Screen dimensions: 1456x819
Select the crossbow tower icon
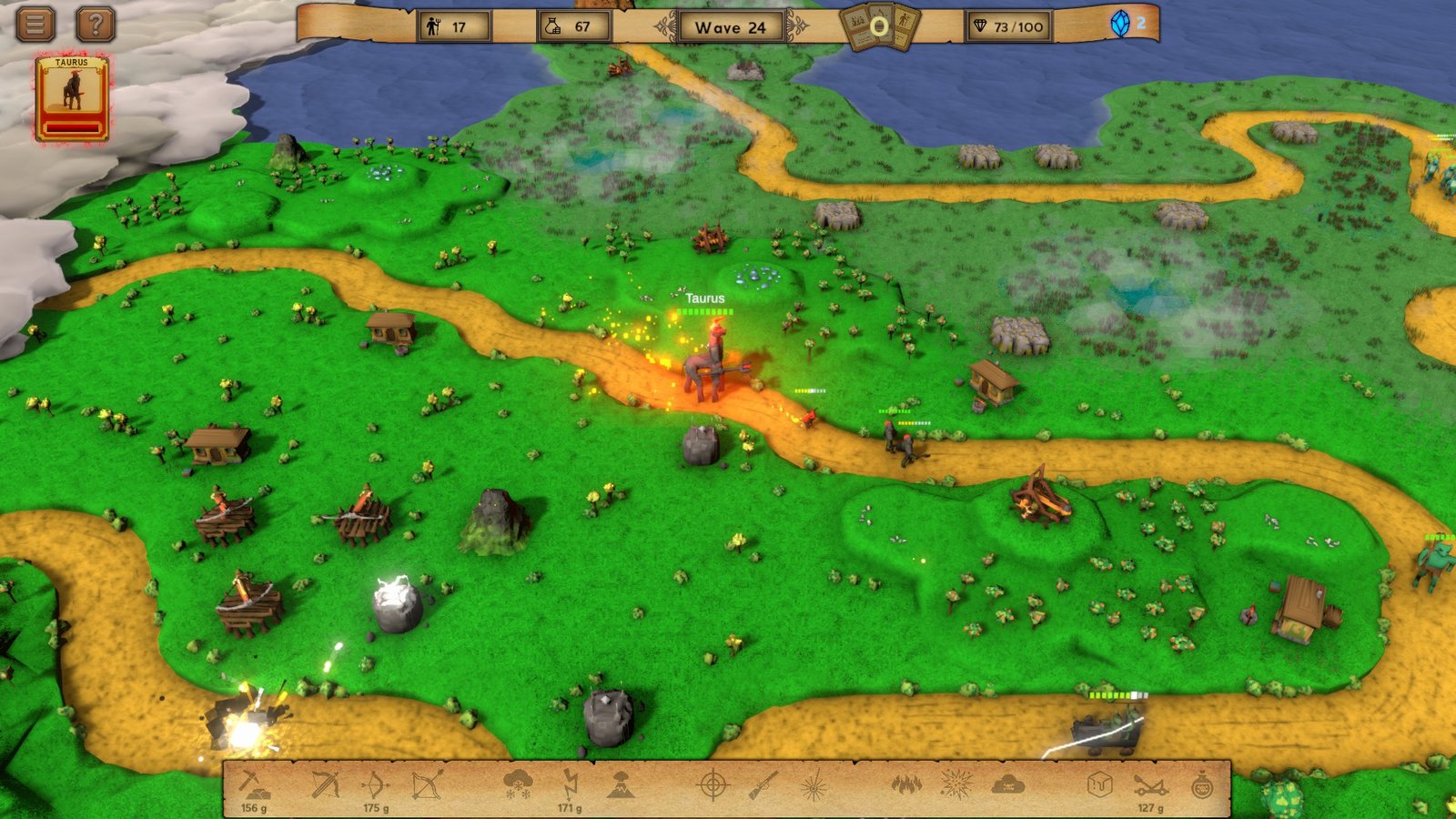325,784
